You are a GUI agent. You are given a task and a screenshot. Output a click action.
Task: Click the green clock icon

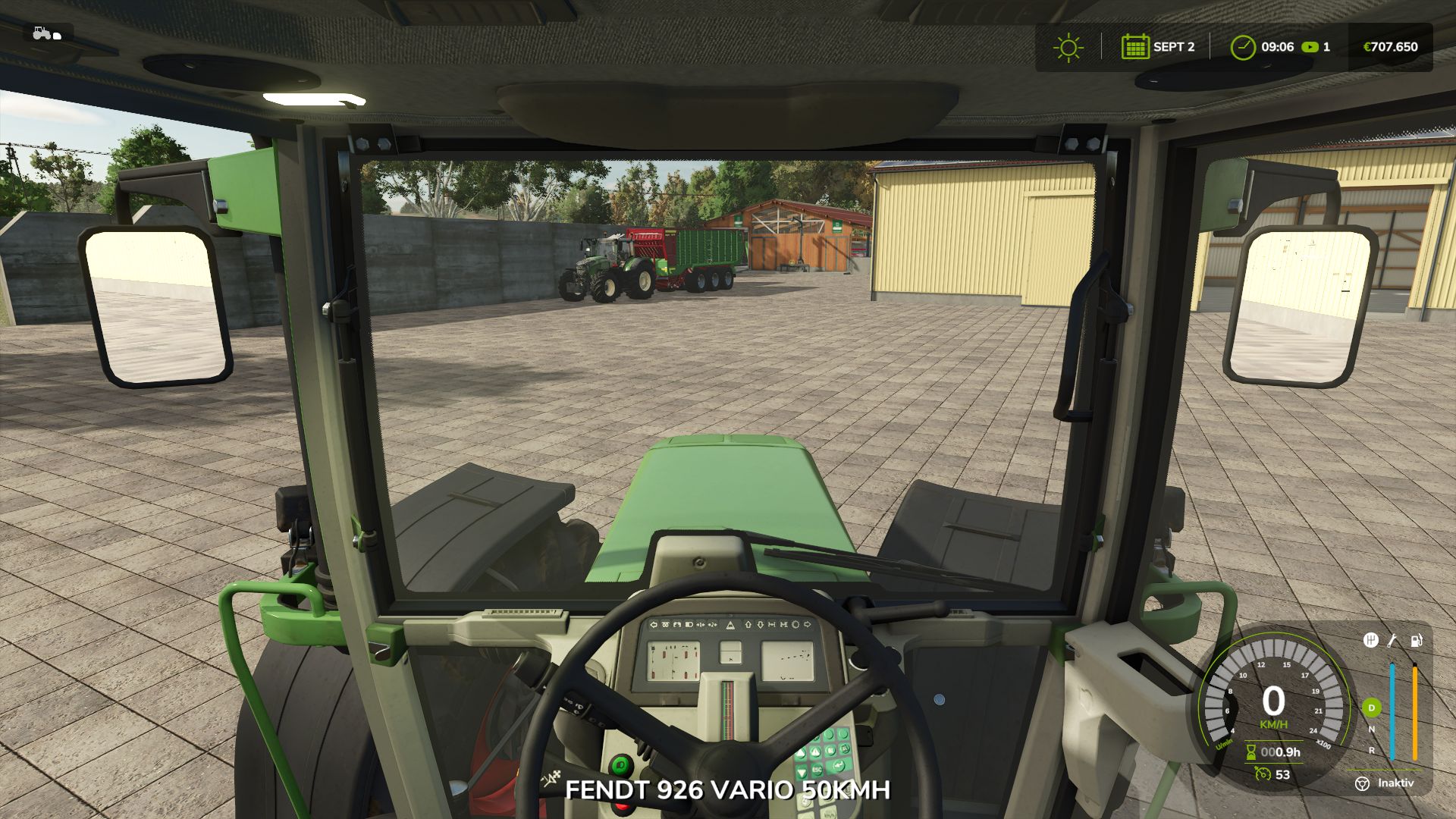tap(1242, 47)
